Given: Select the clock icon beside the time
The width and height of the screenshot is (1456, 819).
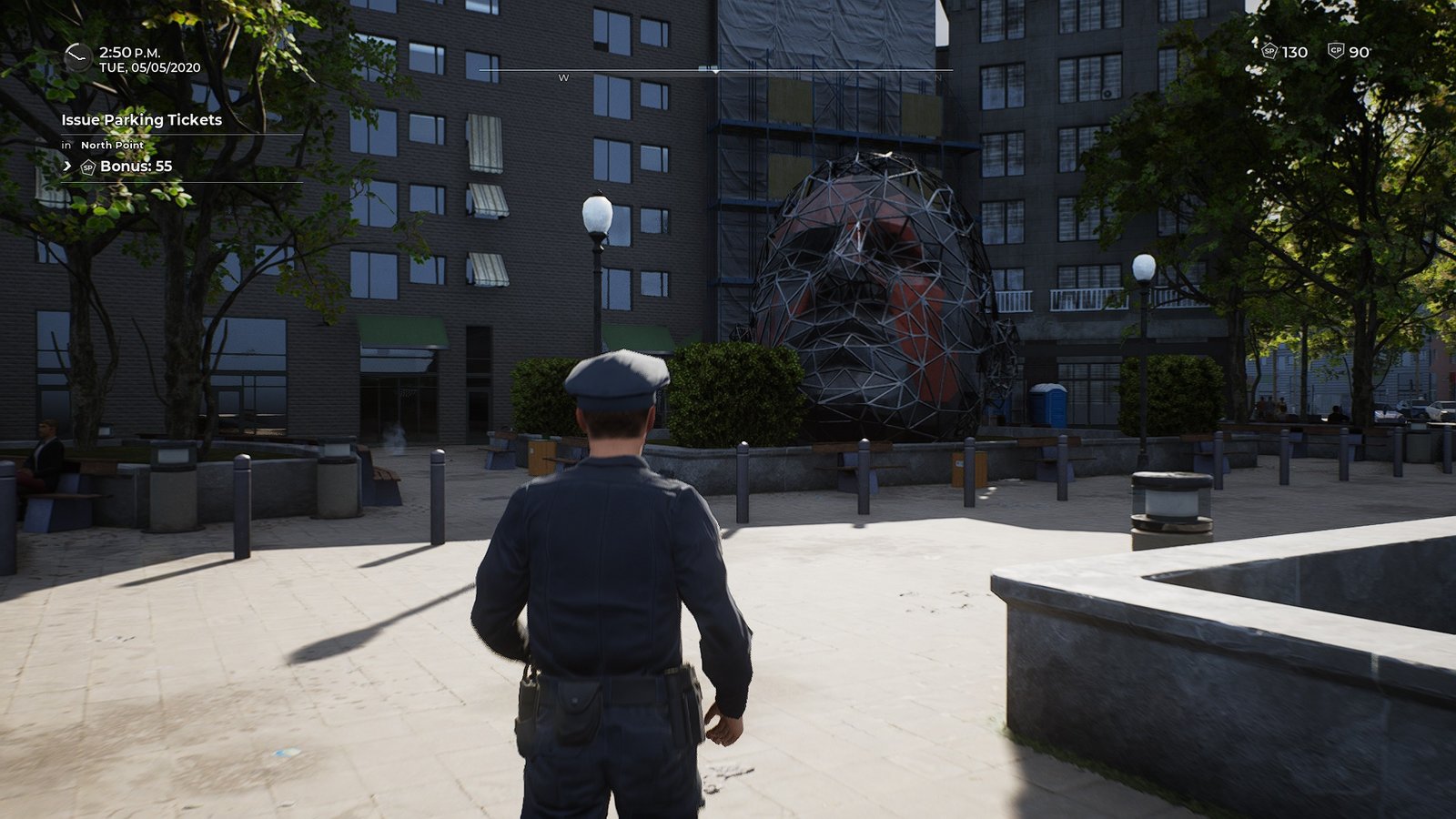Looking at the screenshot, I should (x=77, y=58).
